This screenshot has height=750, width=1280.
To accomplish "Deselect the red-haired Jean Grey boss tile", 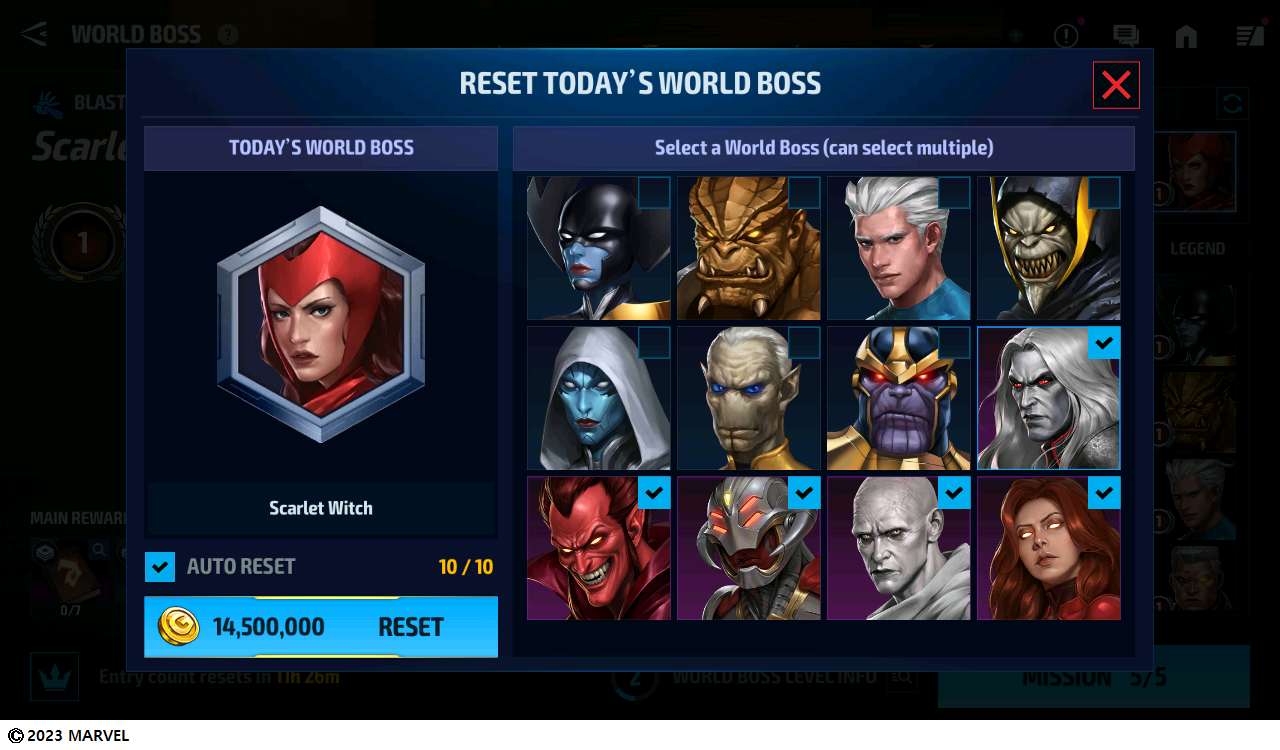I will (x=1048, y=548).
